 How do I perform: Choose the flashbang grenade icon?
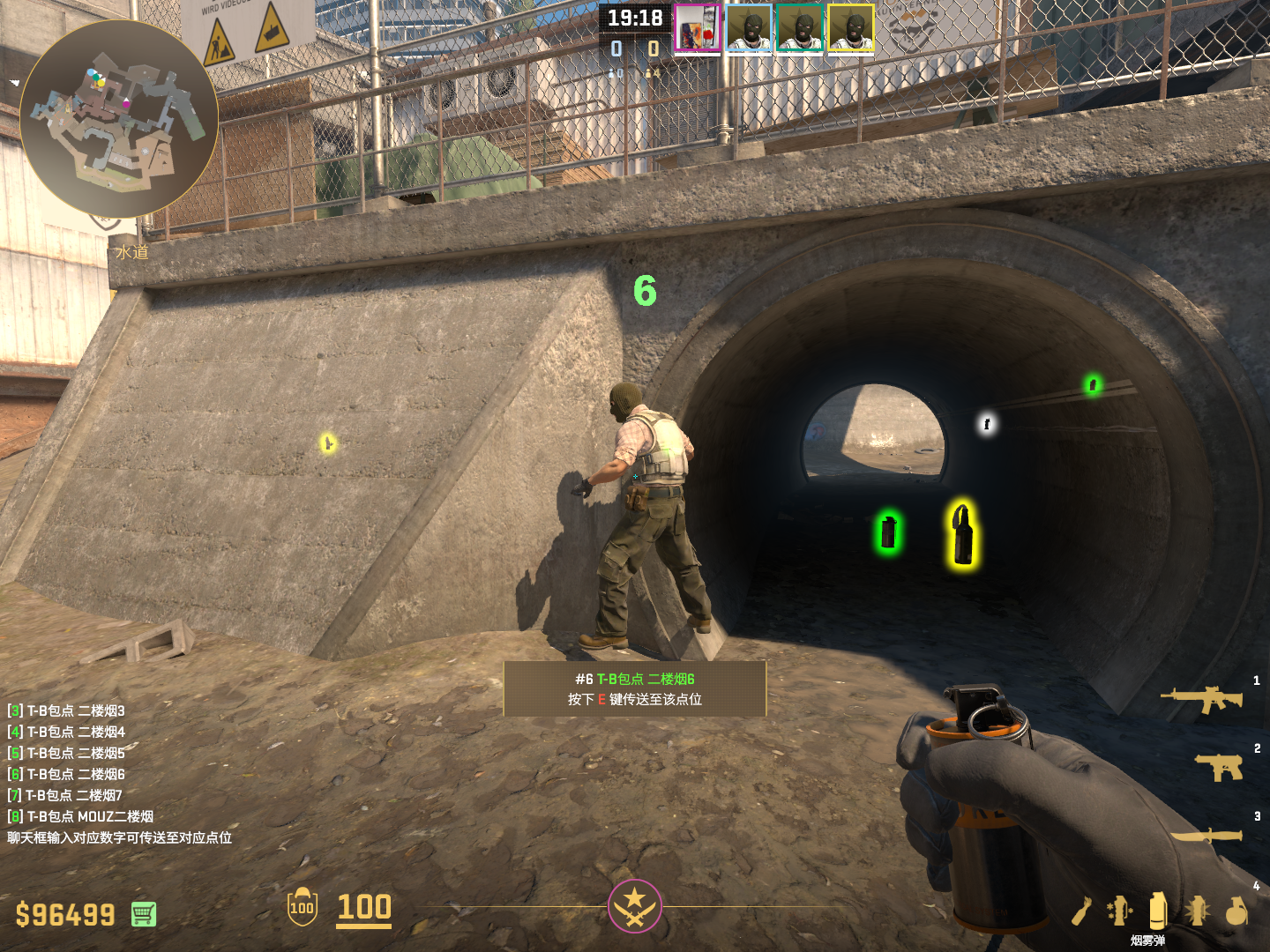click(1197, 911)
